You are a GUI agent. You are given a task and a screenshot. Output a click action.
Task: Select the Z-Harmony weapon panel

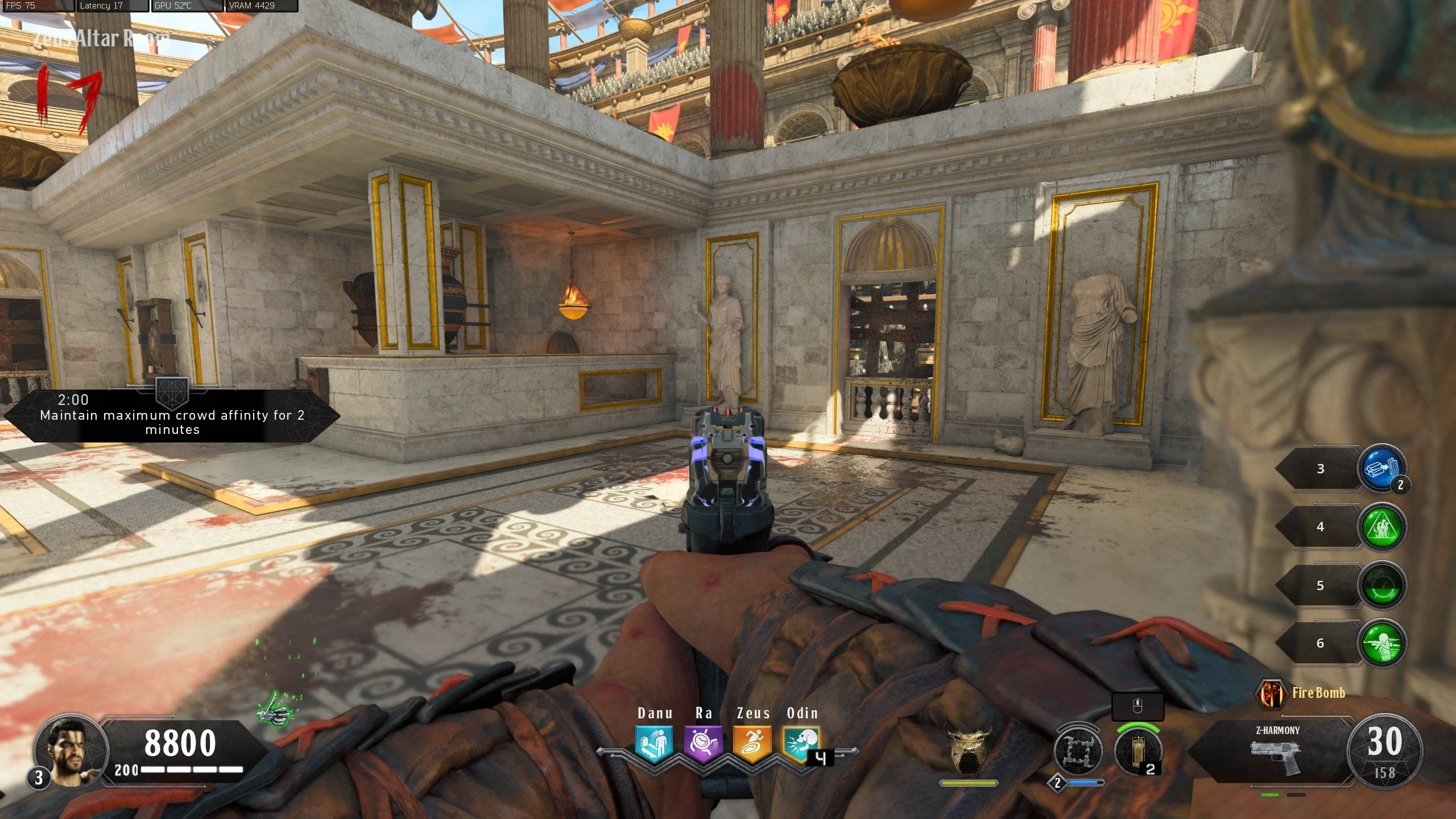1277,752
